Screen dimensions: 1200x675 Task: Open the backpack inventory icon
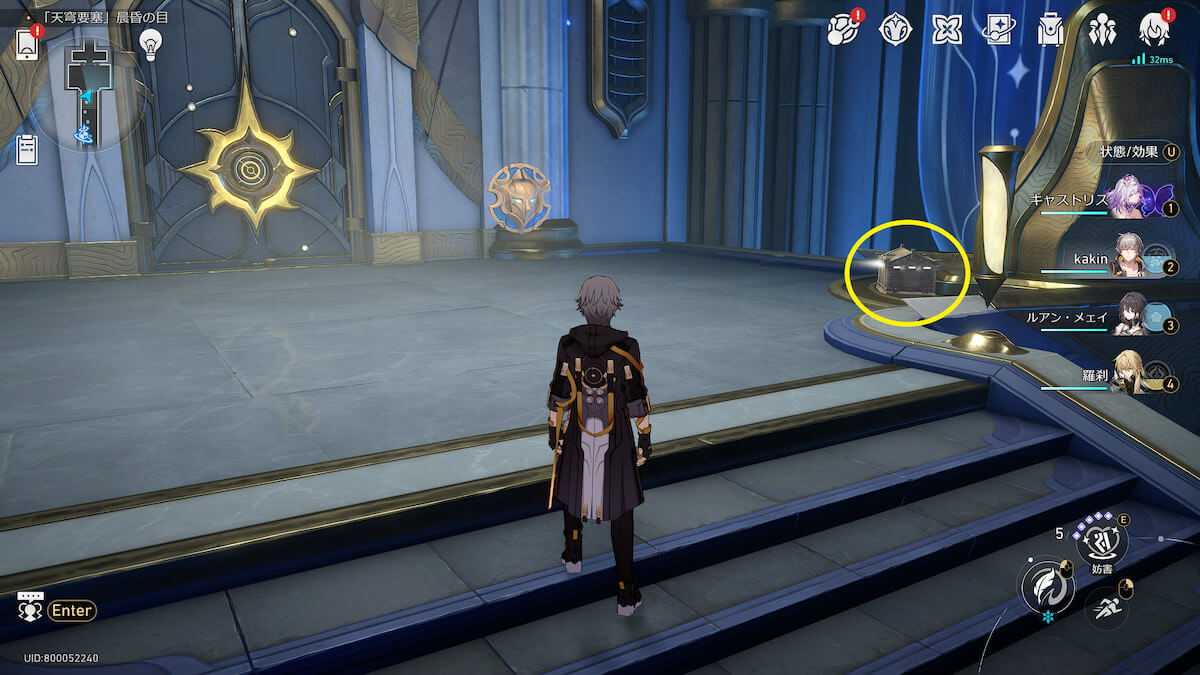[1050, 30]
